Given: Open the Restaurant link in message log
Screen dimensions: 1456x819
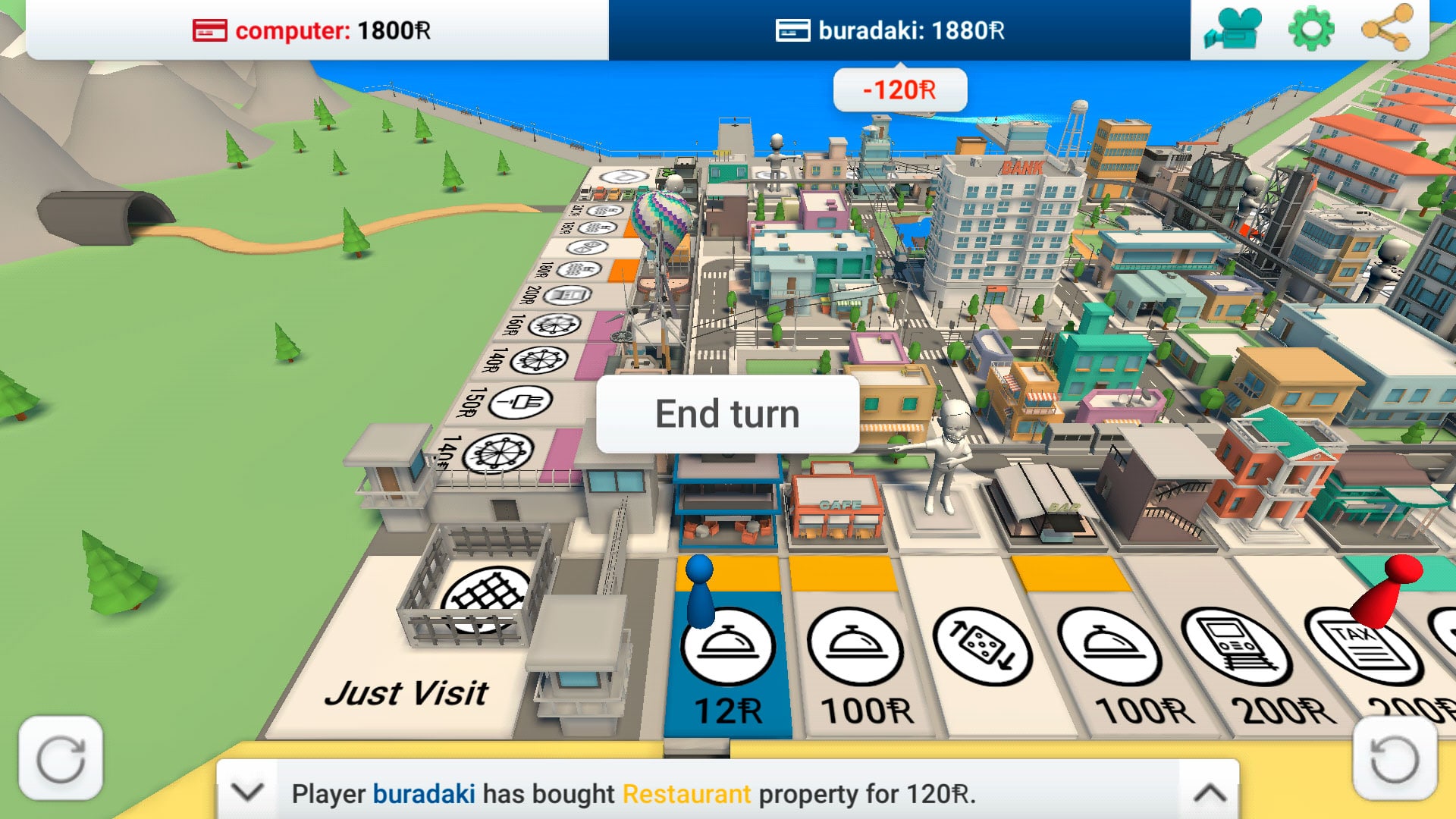Looking at the screenshot, I should point(686,794).
